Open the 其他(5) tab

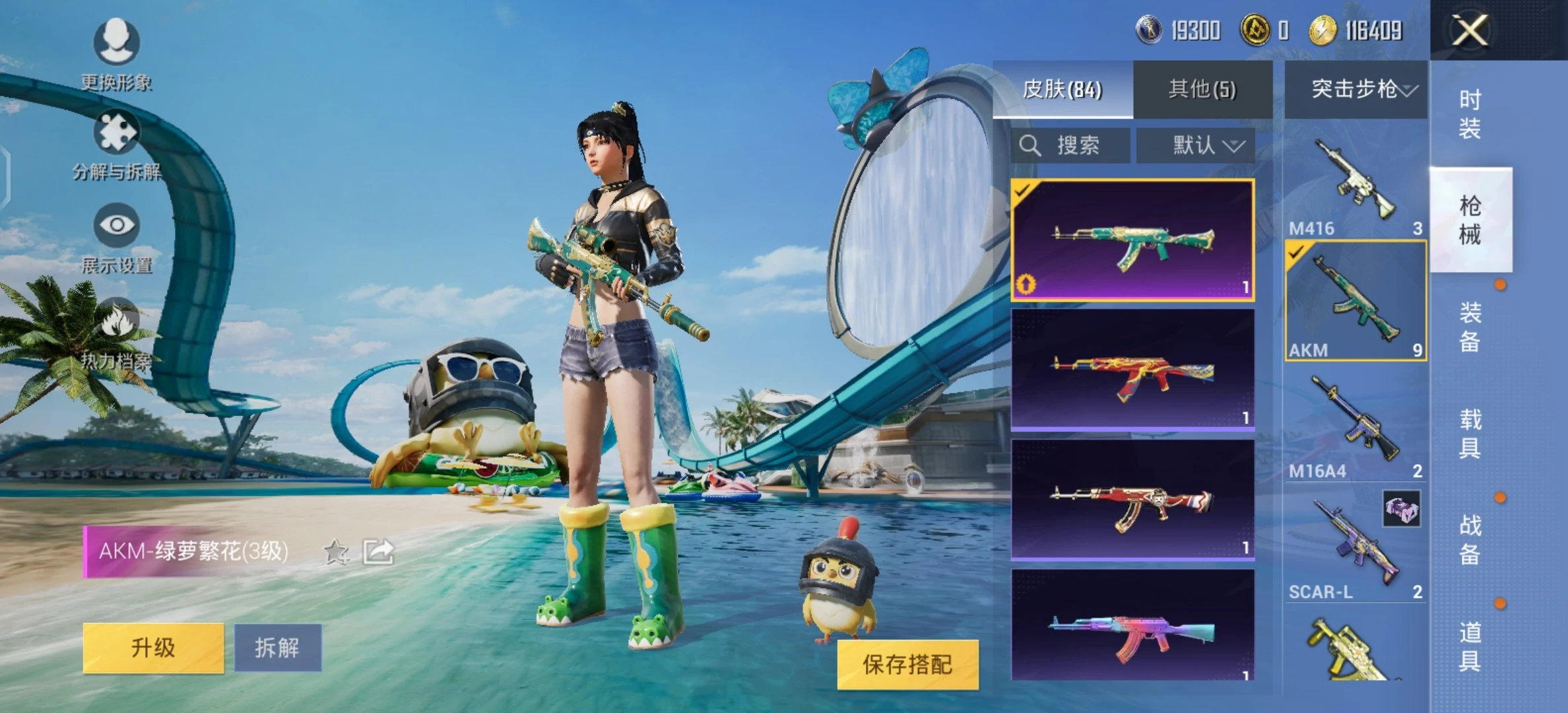click(1202, 89)
